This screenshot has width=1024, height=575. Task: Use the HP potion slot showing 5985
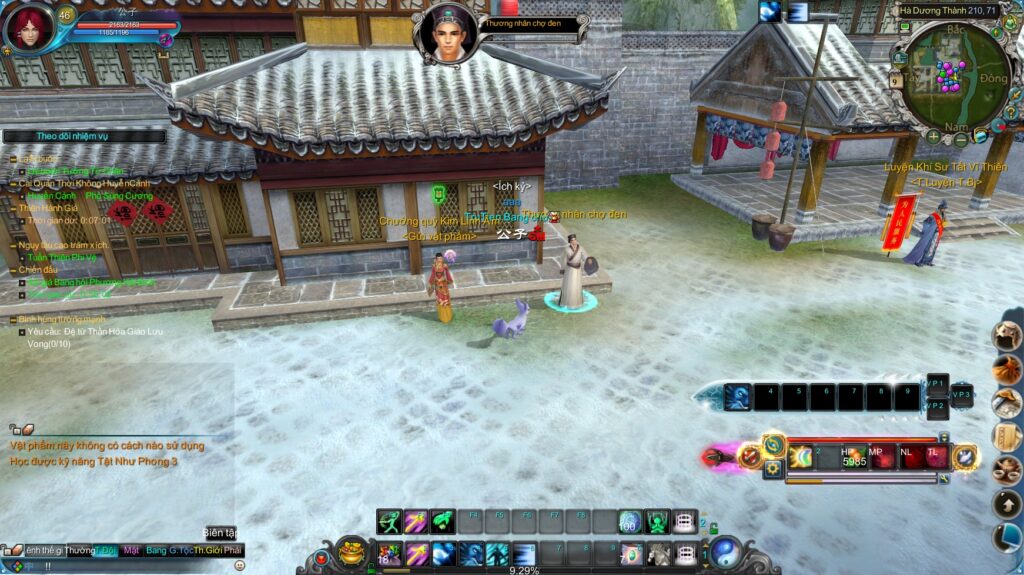click(853, 457)
